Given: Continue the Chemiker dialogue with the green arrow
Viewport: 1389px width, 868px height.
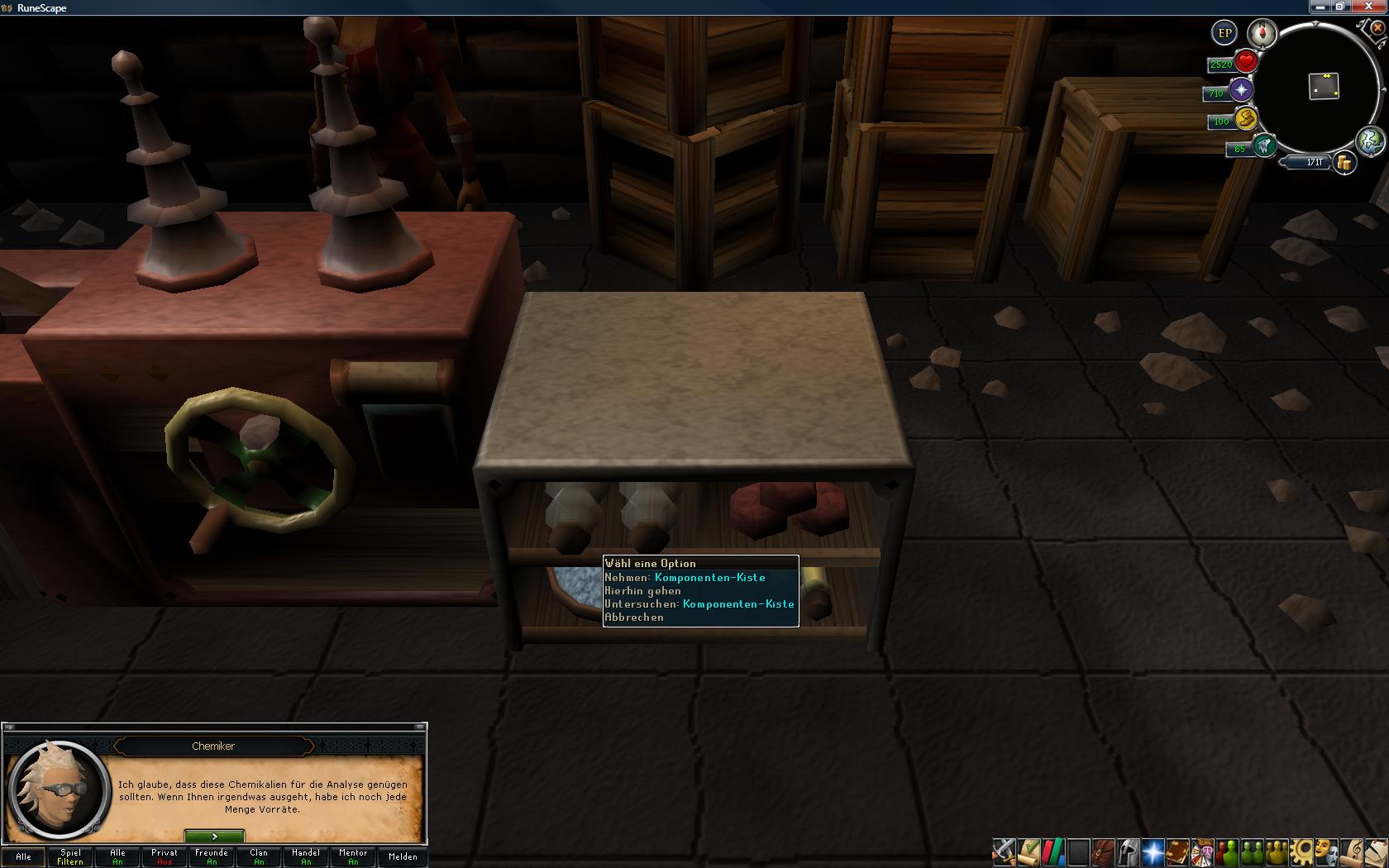Looking at the screenshot, I should pyautogui.click(x=214, y=837).
